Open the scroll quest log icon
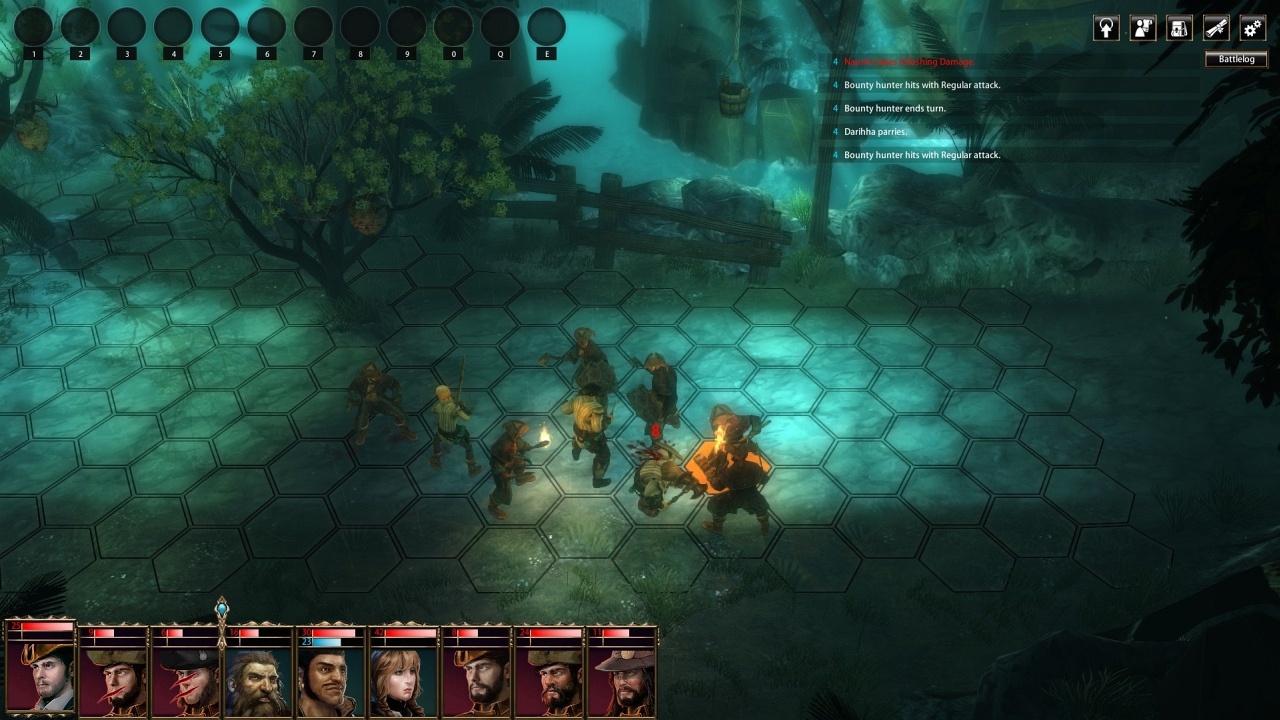This screenshot has height=720, width=1280. click(1216, 28)
